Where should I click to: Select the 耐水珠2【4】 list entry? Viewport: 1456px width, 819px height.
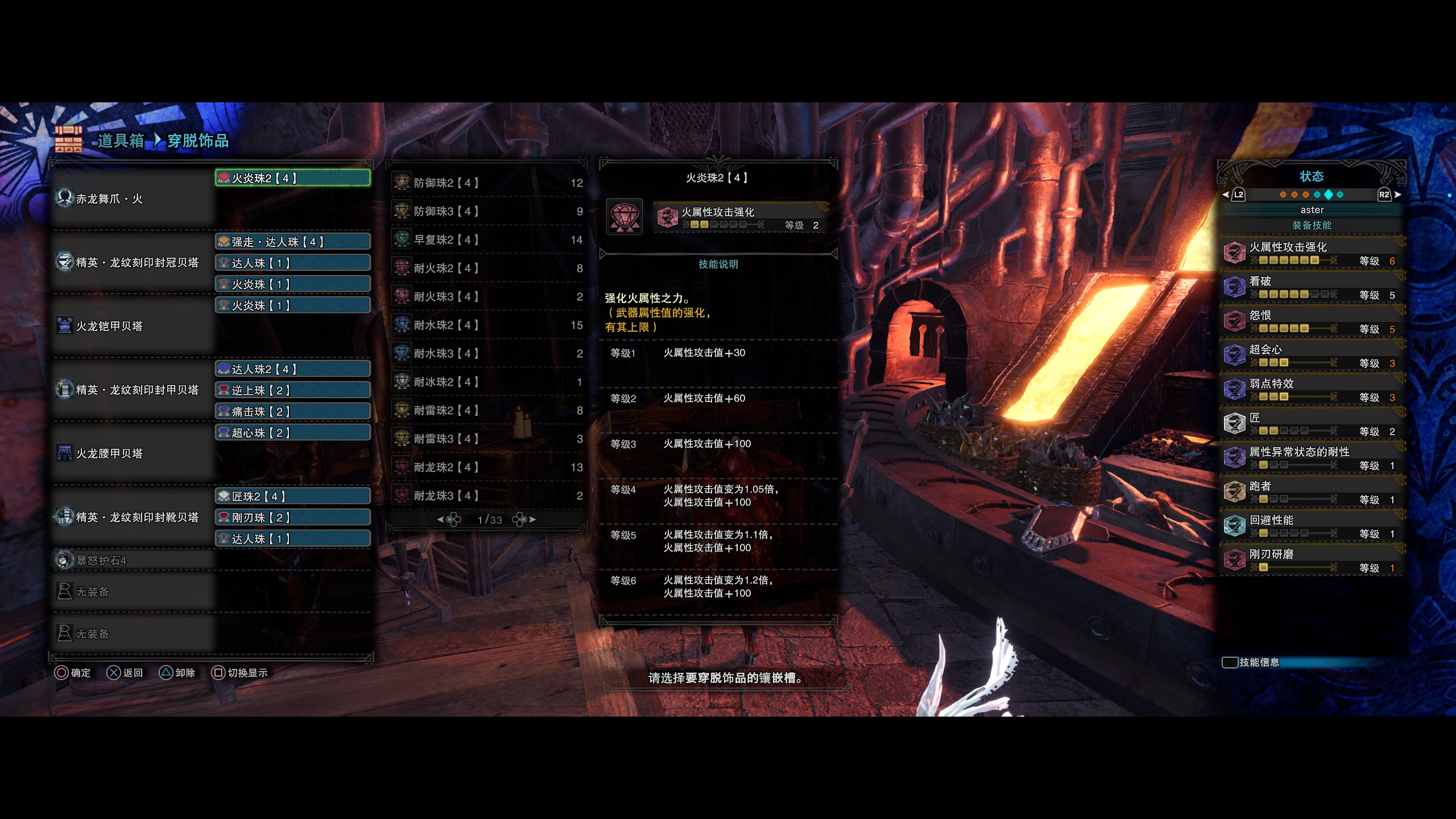click(487, 325)
